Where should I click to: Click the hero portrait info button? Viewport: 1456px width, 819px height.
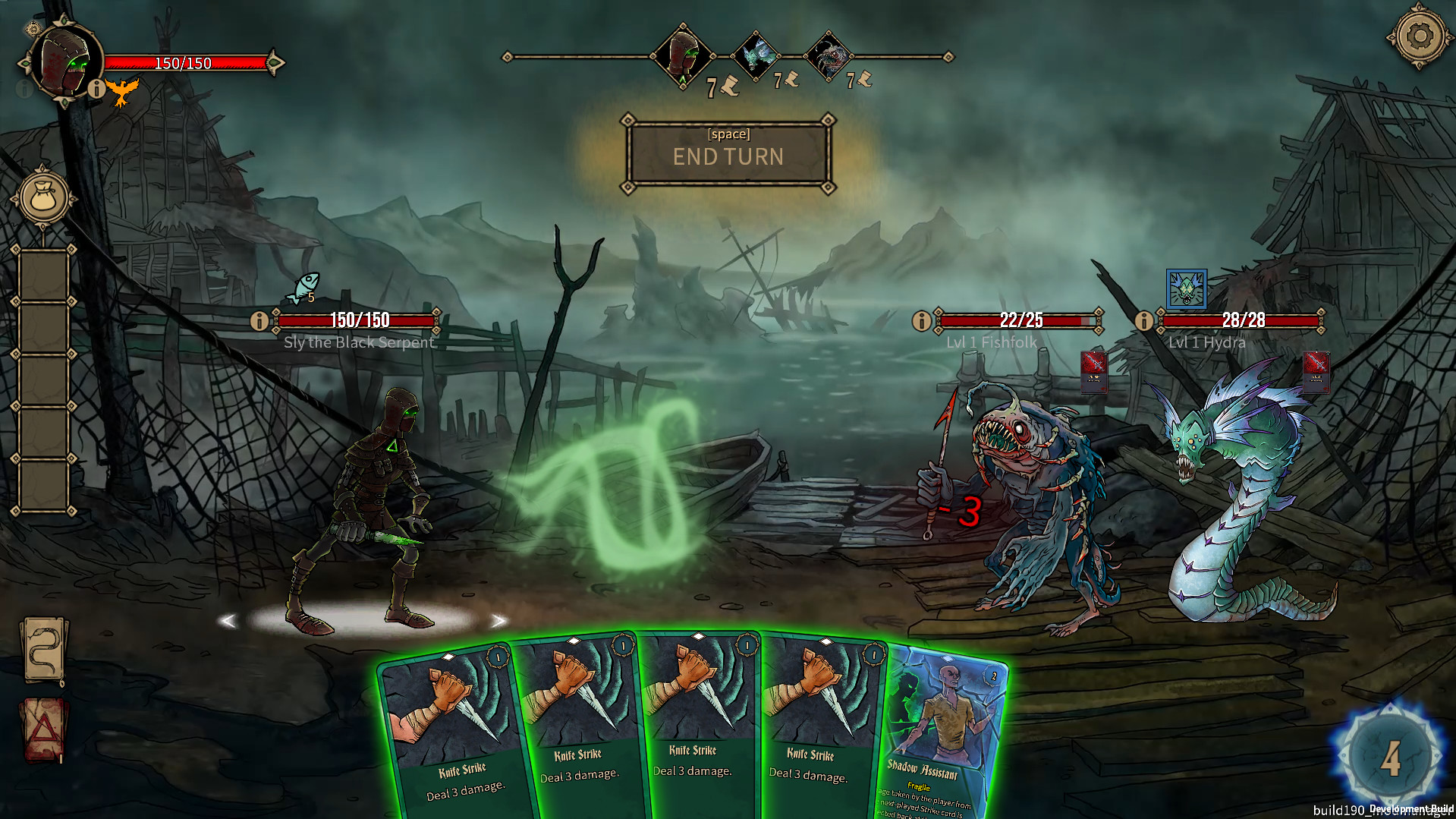[x=96, y=89]
